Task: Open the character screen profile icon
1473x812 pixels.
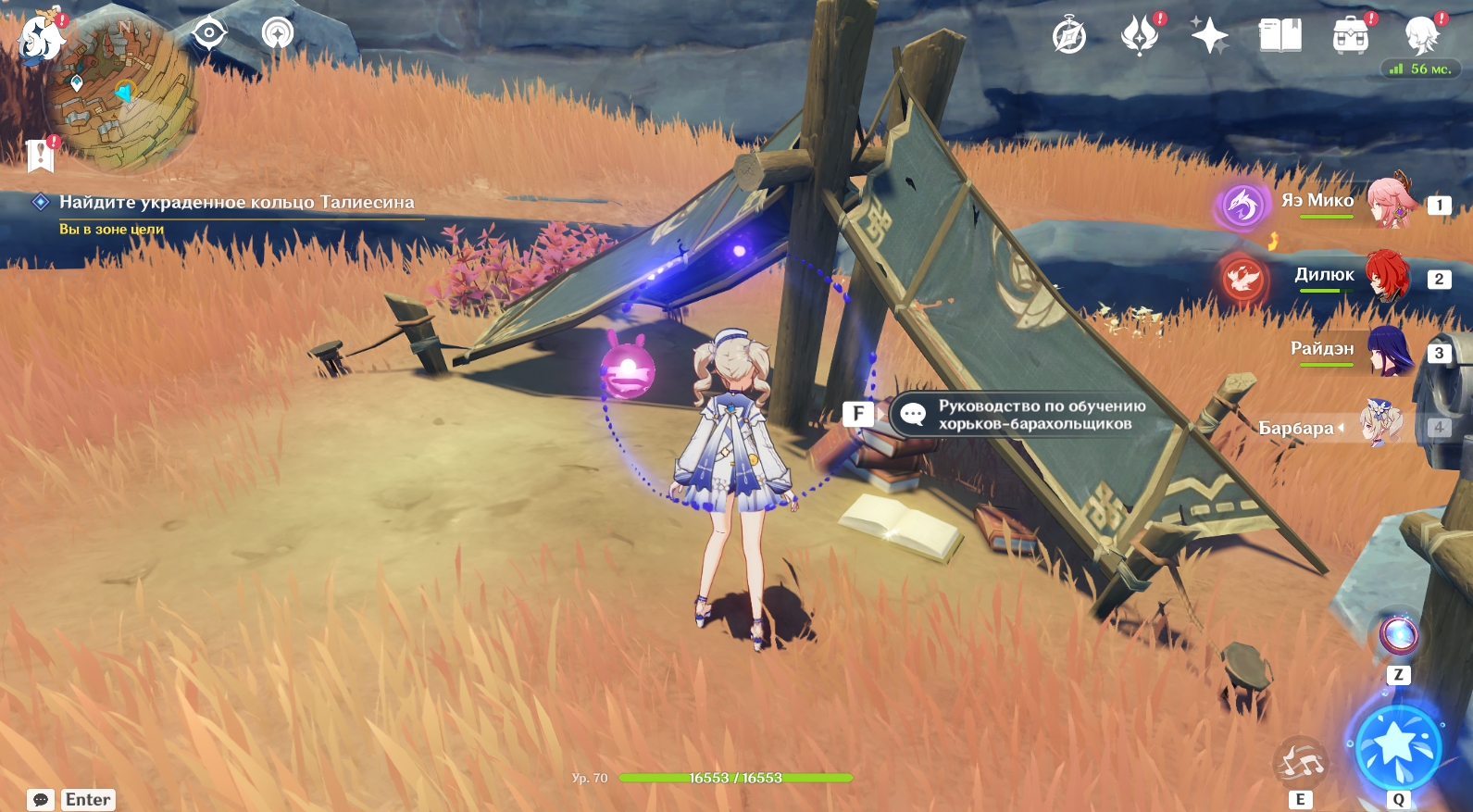Action: point(1420,36)
